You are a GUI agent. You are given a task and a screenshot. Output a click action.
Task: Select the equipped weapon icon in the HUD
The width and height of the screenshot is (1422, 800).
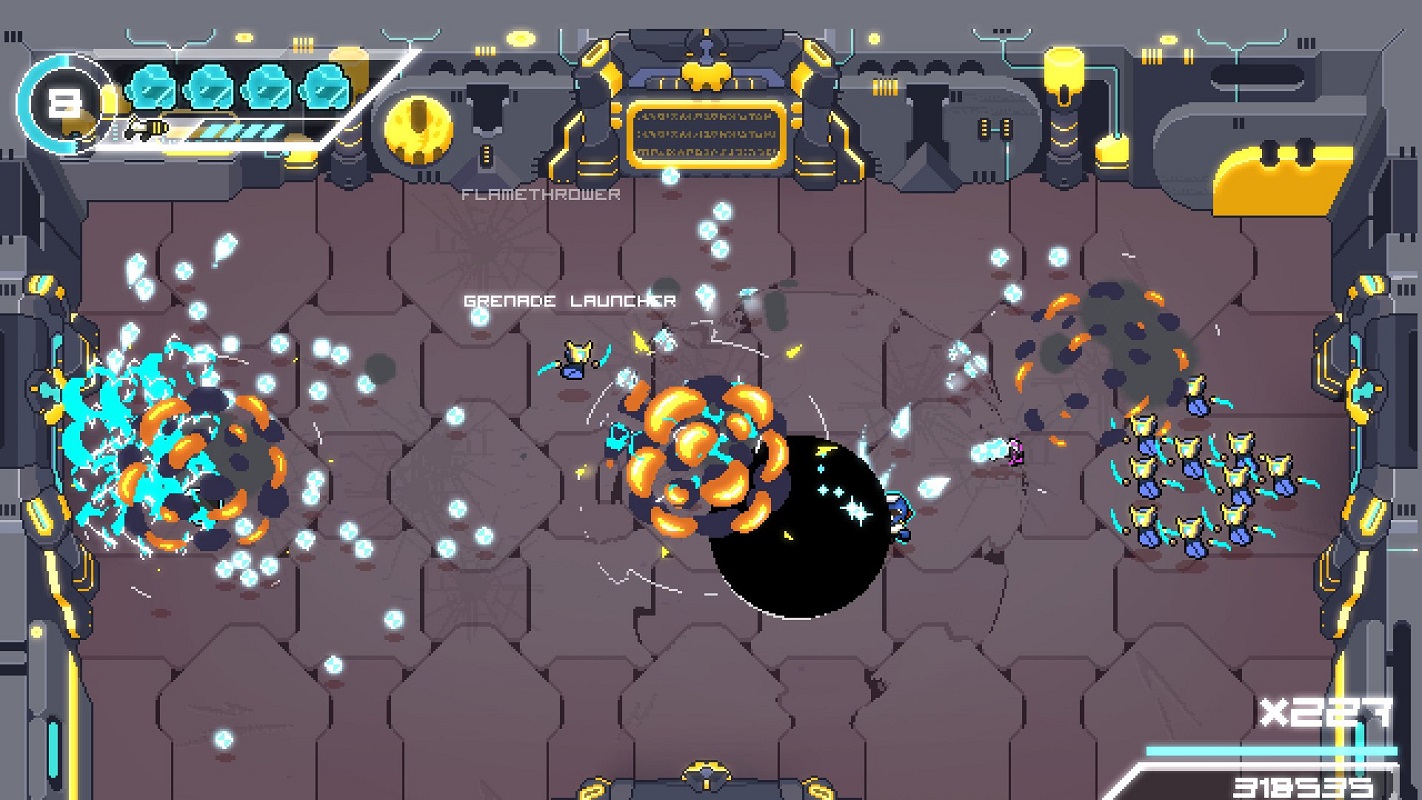[x=145, y=130]
